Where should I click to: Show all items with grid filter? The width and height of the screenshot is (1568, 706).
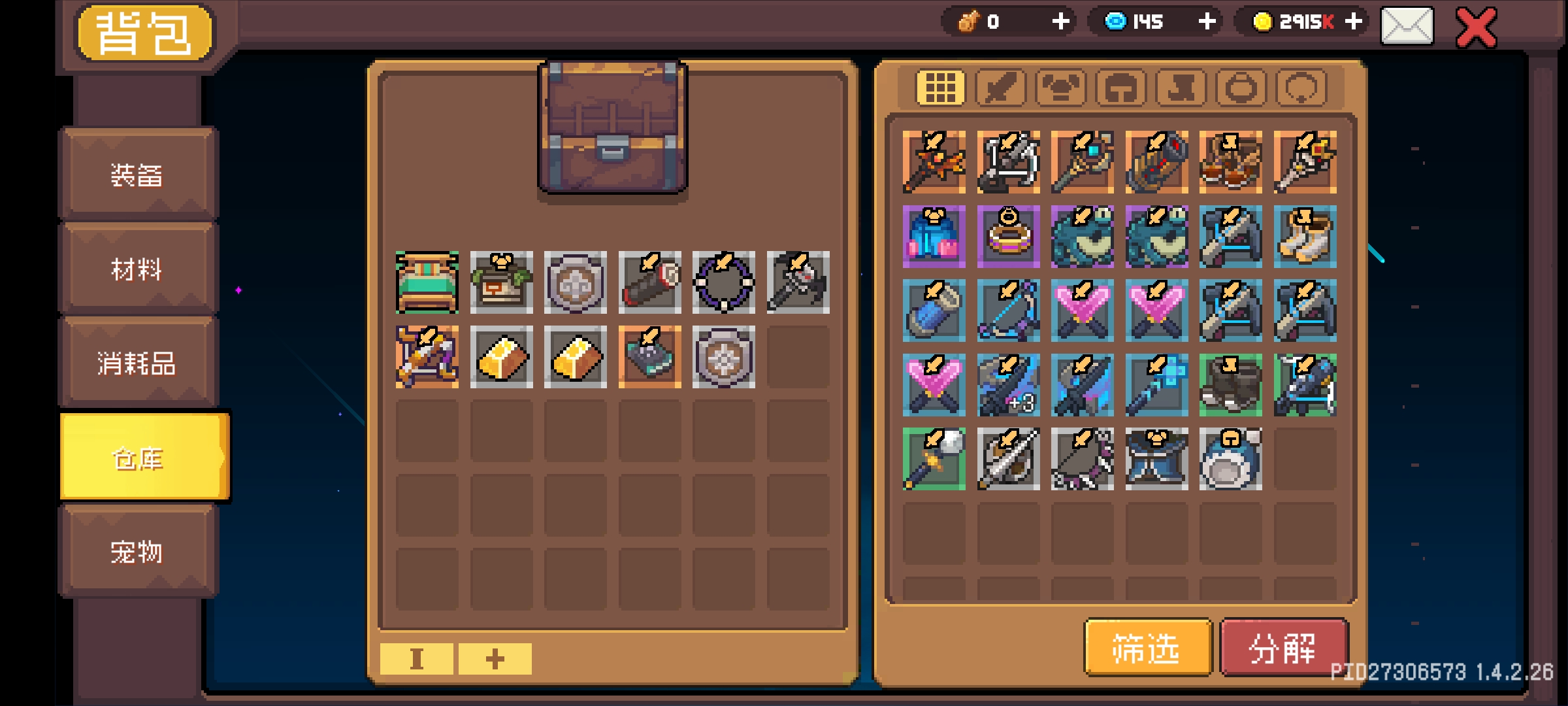(940, 88)
